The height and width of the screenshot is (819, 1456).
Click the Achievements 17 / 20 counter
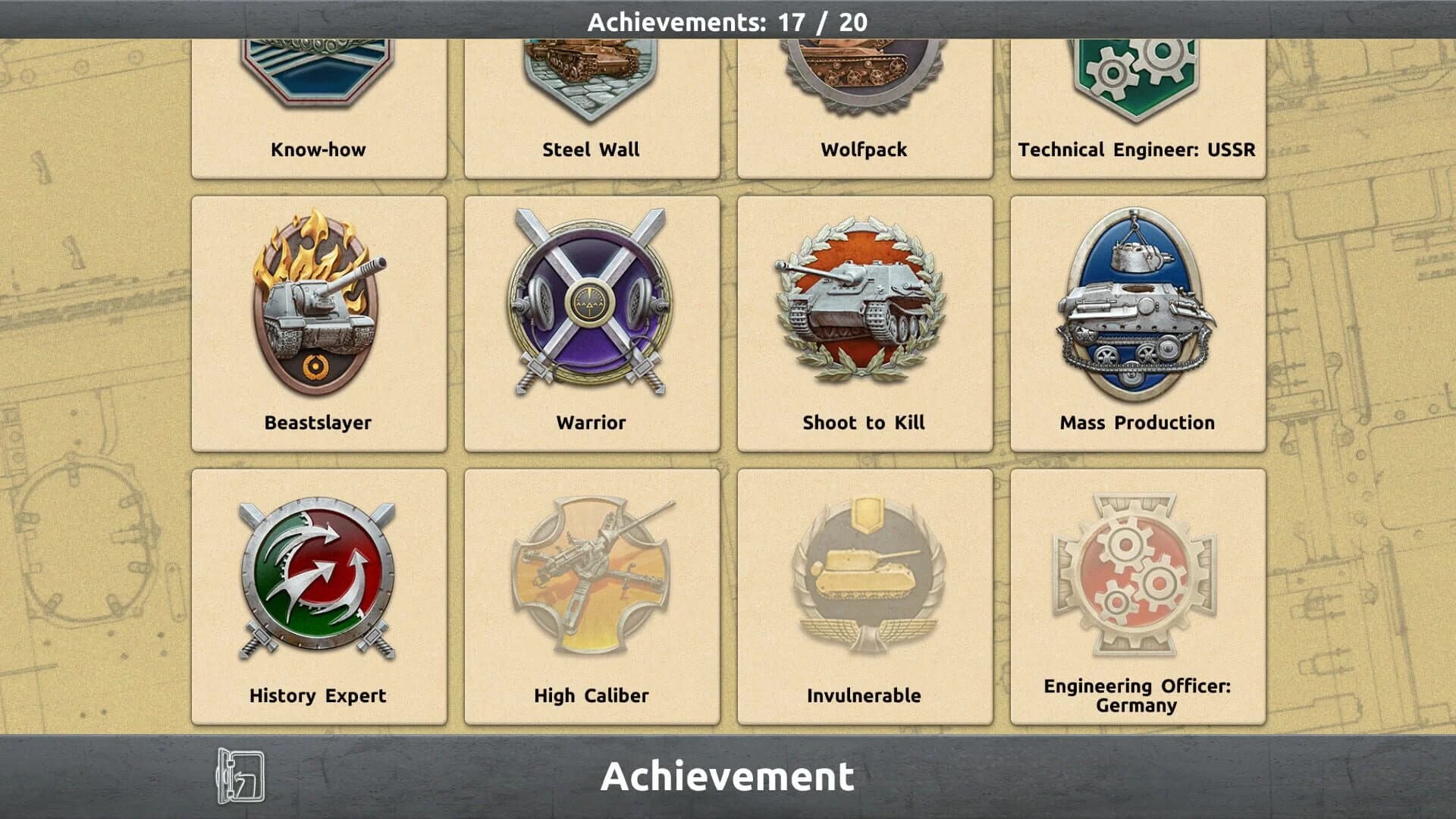[x=728, y=23]
